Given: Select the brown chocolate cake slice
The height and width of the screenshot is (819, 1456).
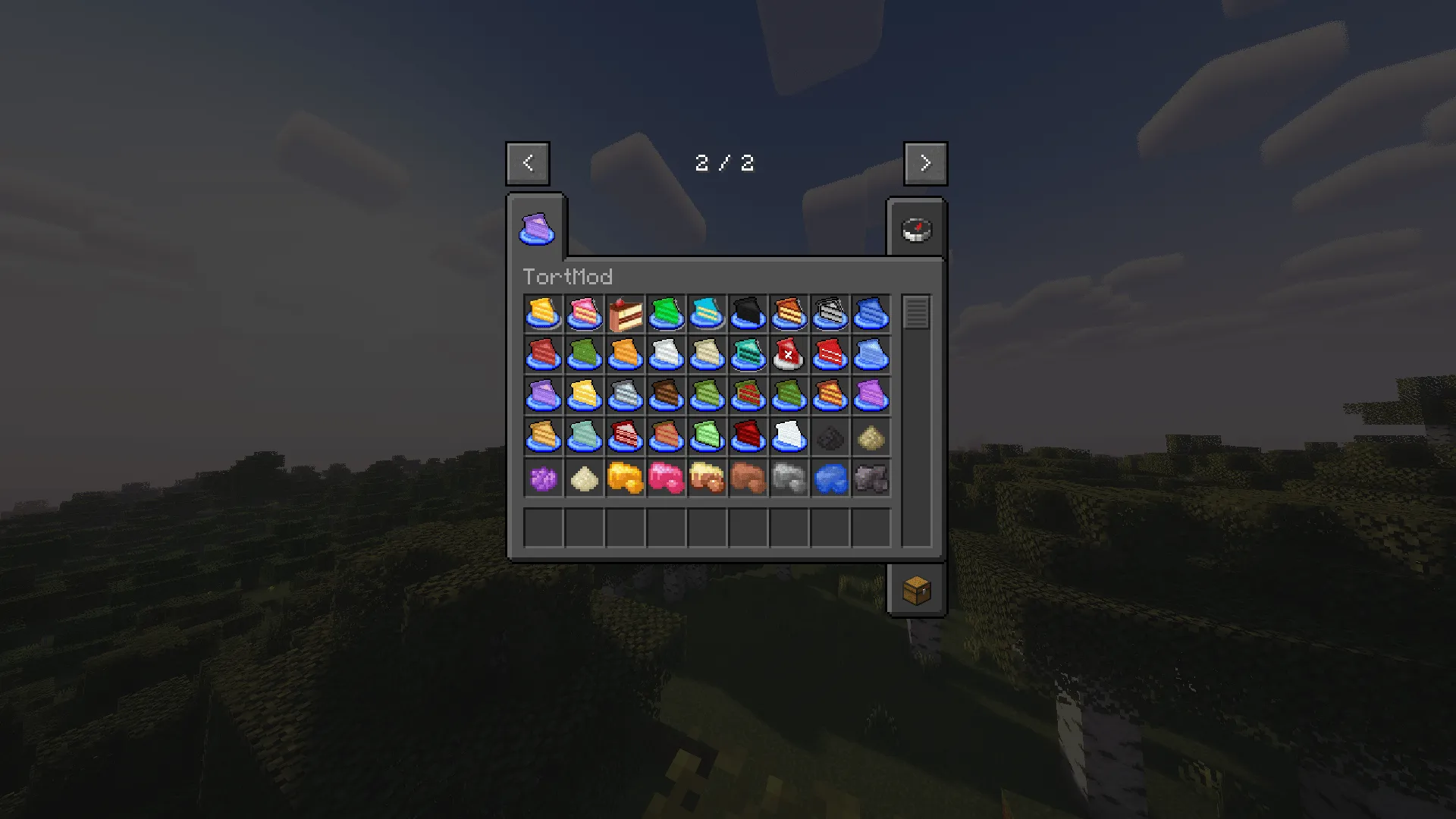Looking at the screenshot, I should (x=664, y=397).
